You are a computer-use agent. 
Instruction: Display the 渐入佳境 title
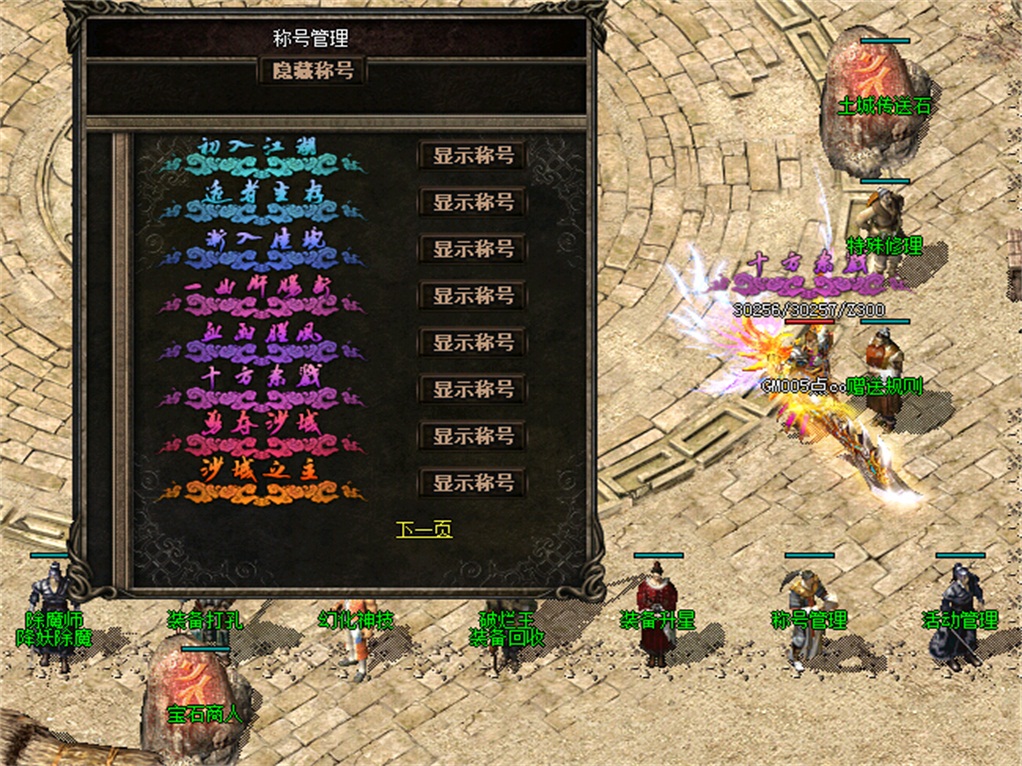[473, 249]
